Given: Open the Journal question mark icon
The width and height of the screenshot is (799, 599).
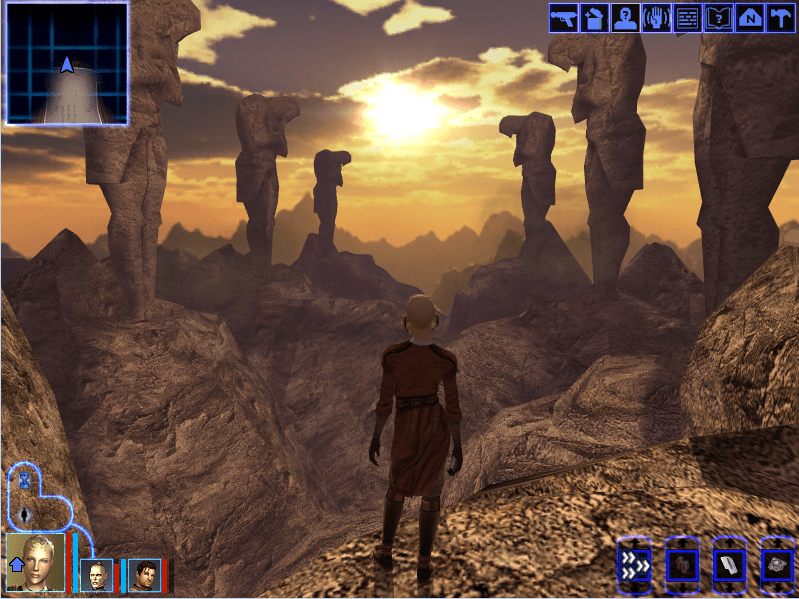Looking at the screenshot, I should [x=718, y=18].
